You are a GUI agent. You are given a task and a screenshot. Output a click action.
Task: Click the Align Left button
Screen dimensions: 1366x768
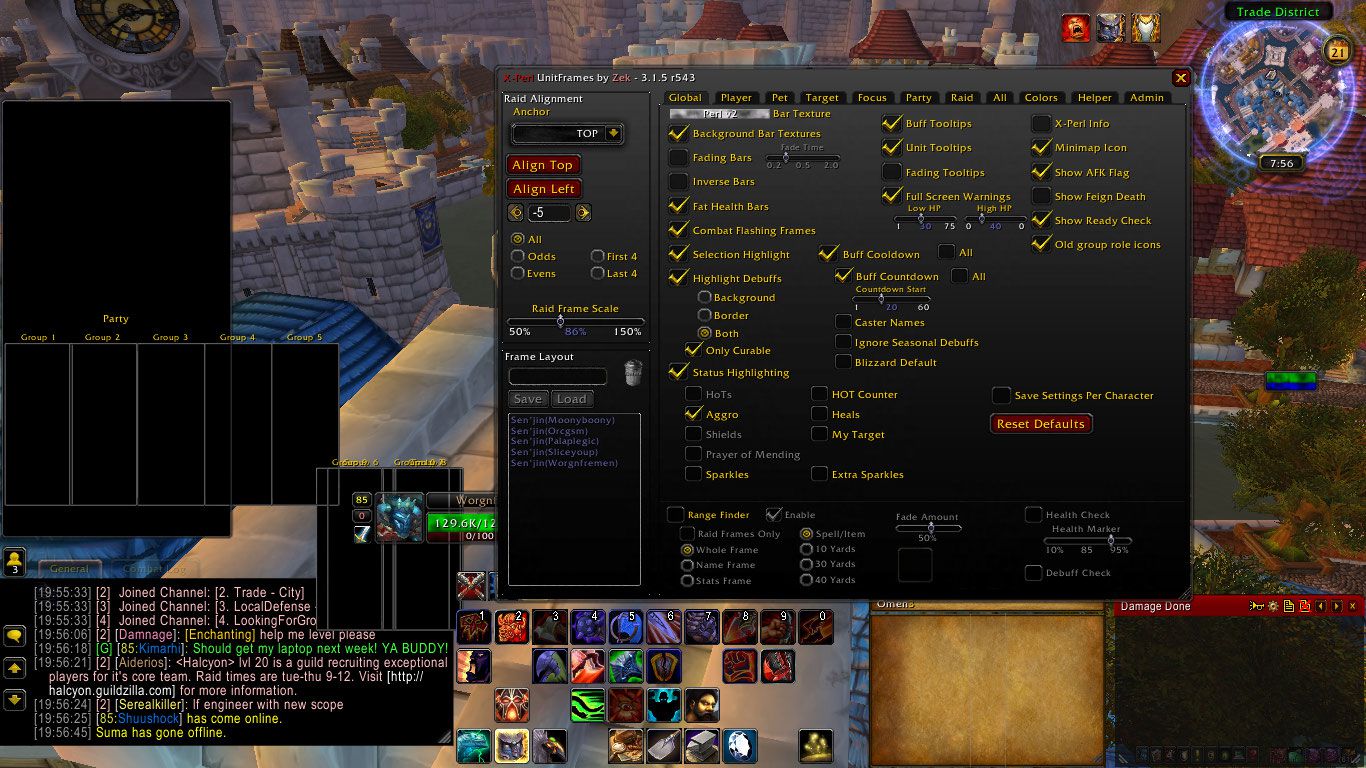point(543,189)
